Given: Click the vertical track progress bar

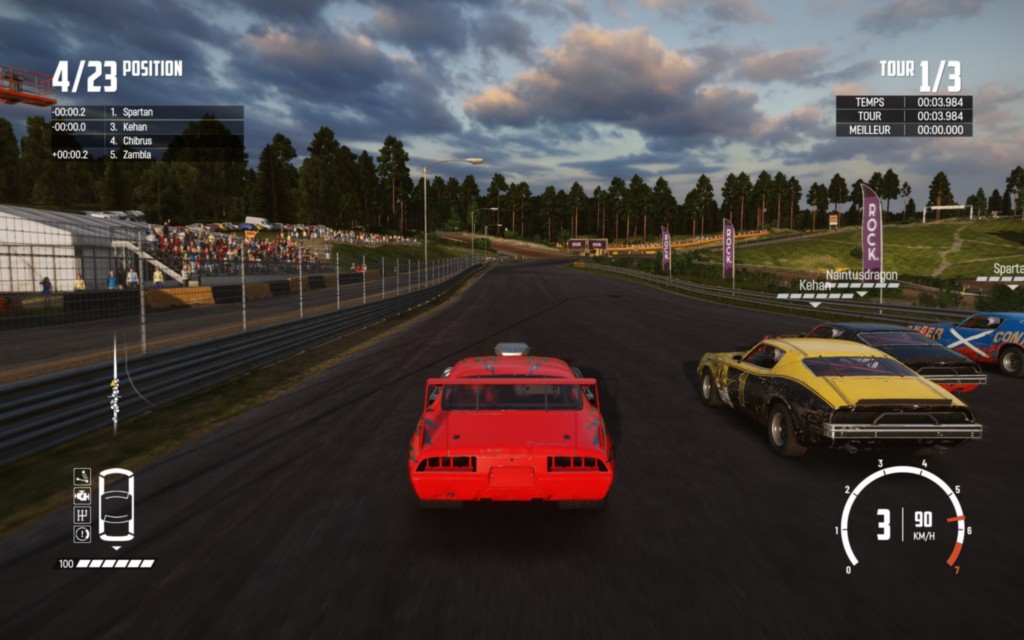Looking at the screenshot, I should pyautogui.click(x=114, y=385).
